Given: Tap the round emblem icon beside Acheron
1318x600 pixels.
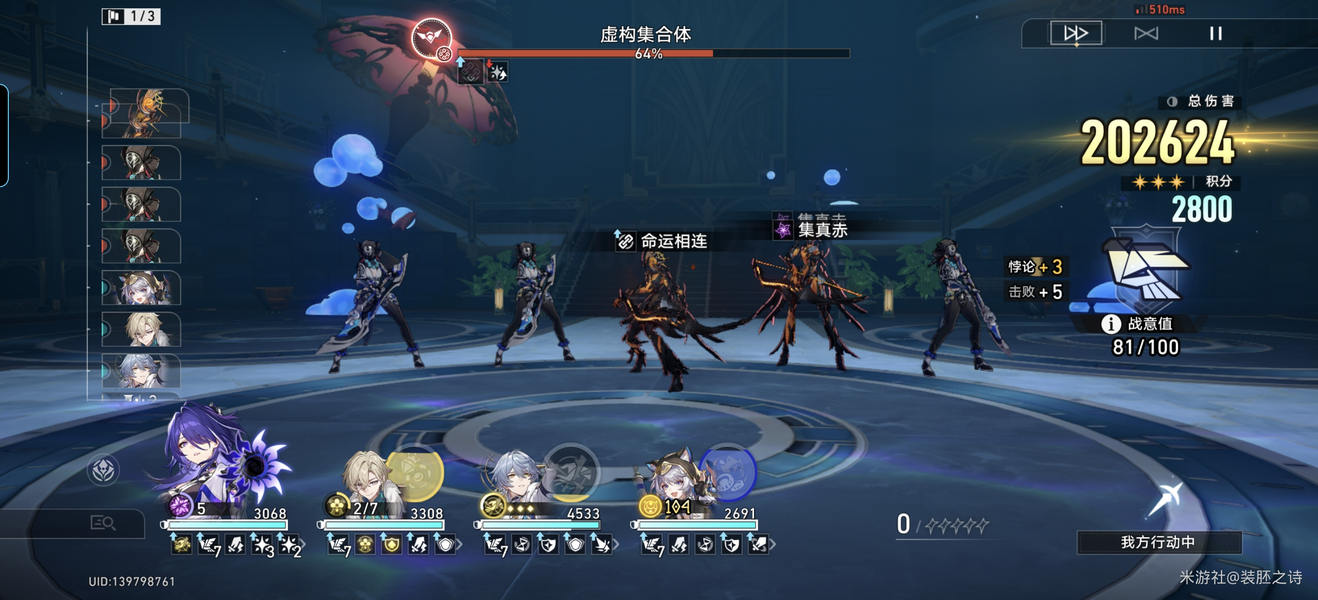Looking at the screenshot, I should 103,468.
